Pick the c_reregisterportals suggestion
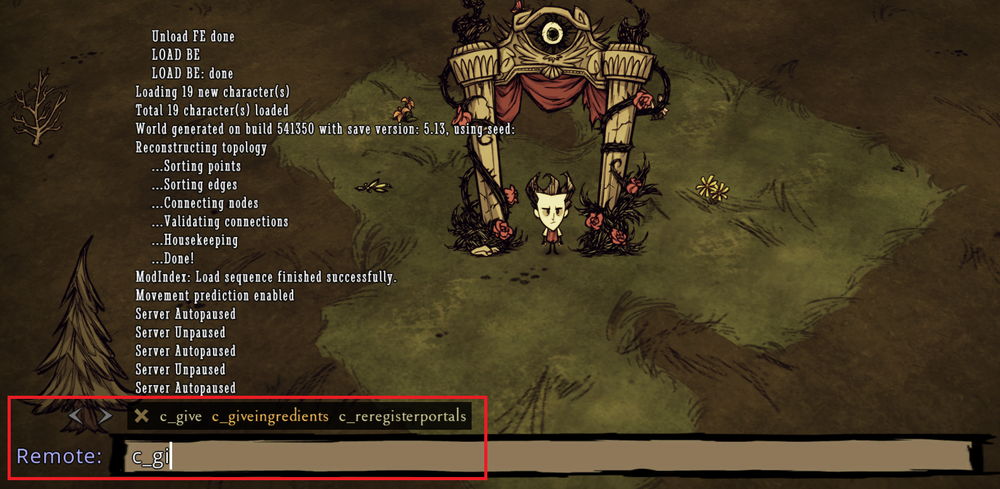 point(402,416)
